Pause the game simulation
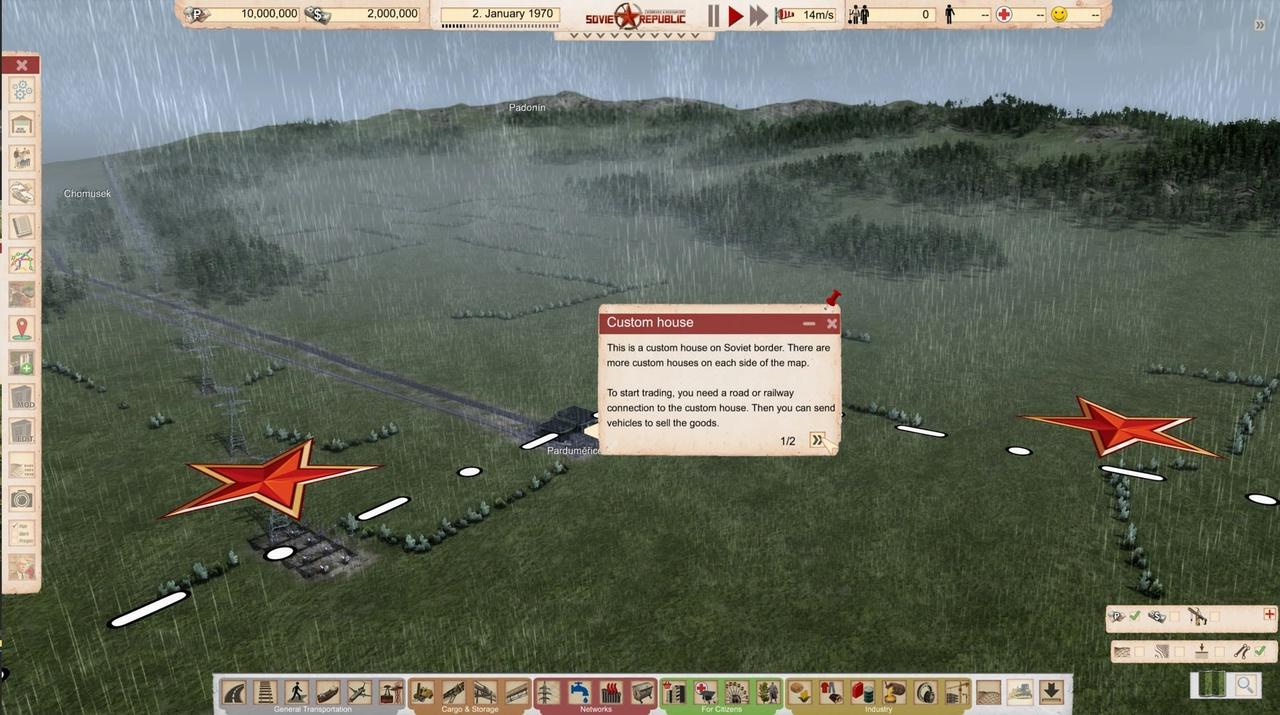 coord(714,15)
